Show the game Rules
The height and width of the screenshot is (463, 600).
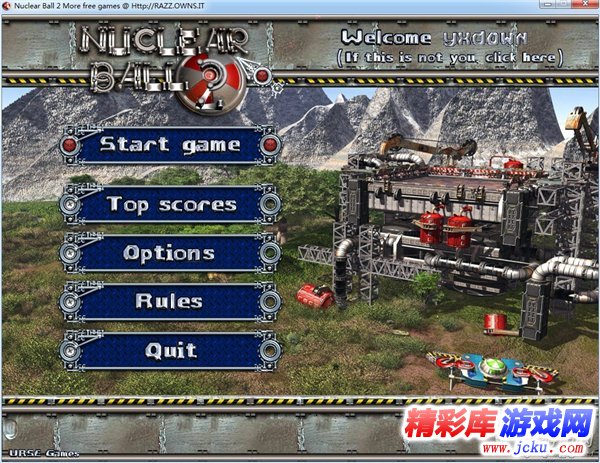(x=169, y=301)
